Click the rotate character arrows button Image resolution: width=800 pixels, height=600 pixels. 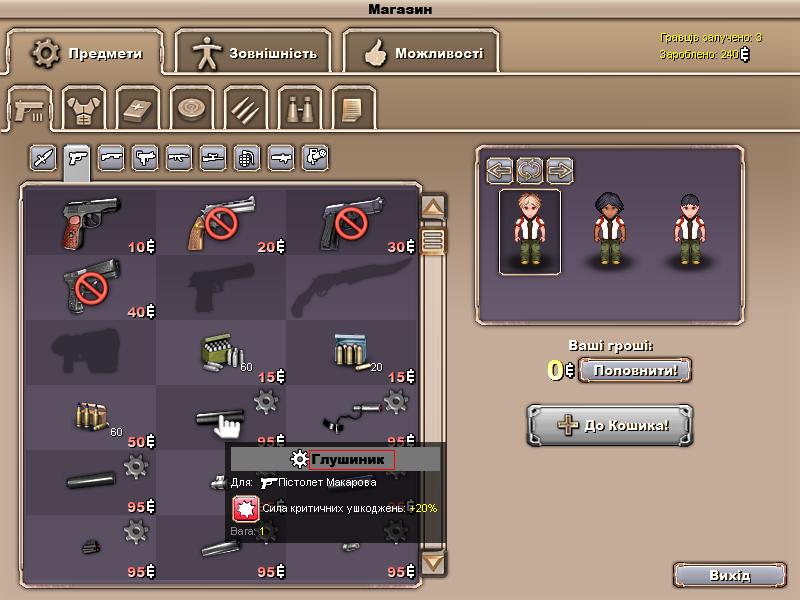tap(529, 171)
